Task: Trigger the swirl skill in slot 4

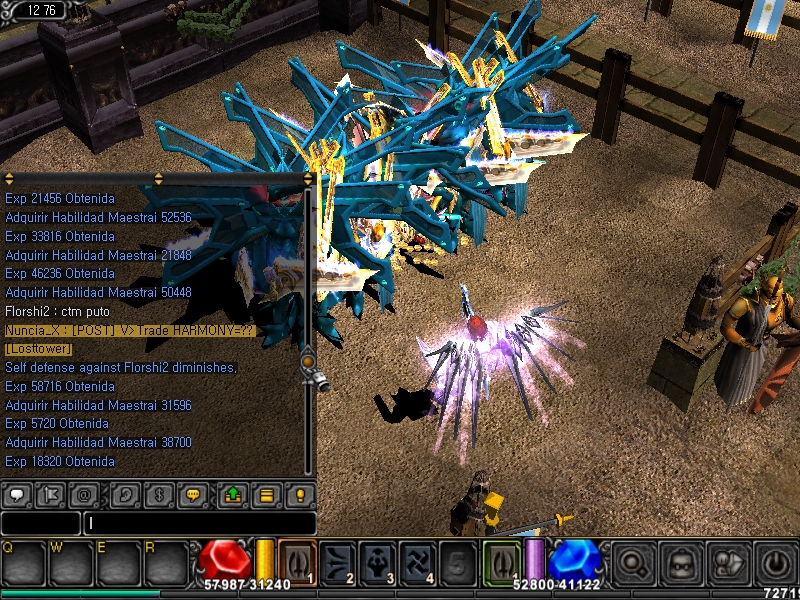Action: 418,561
